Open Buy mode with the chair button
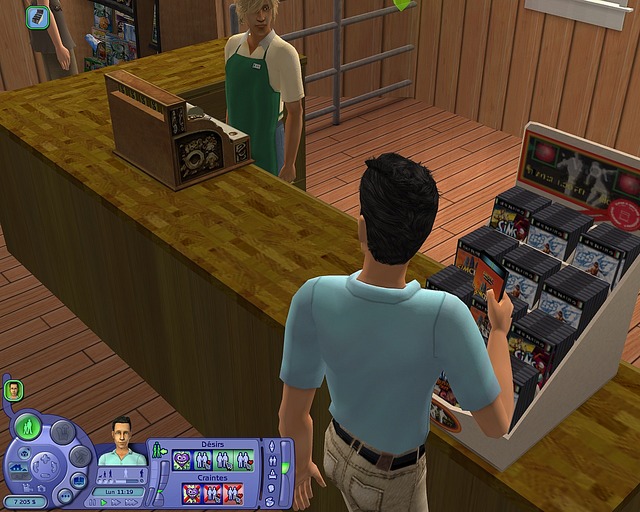This screenshot has width=640, height=512. [62, 433]
